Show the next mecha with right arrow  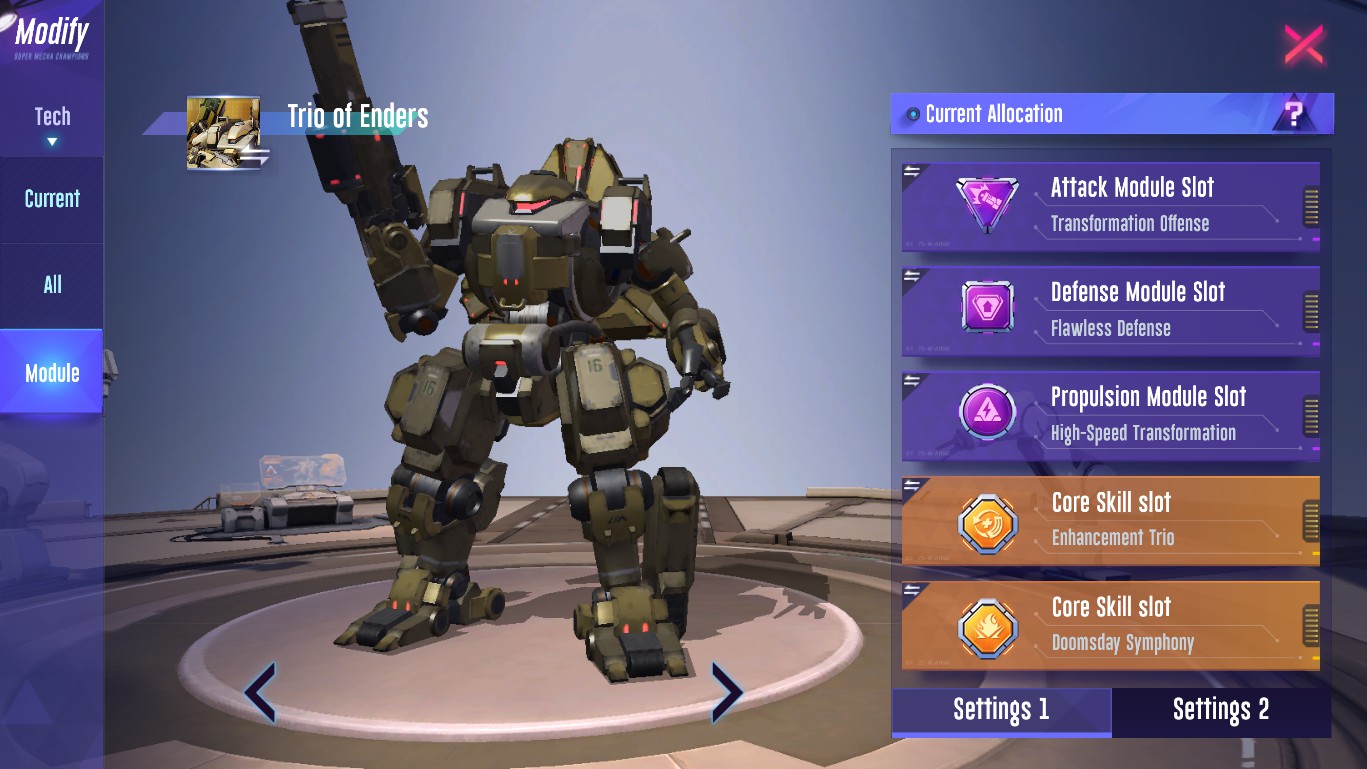[x=726, y=691]
